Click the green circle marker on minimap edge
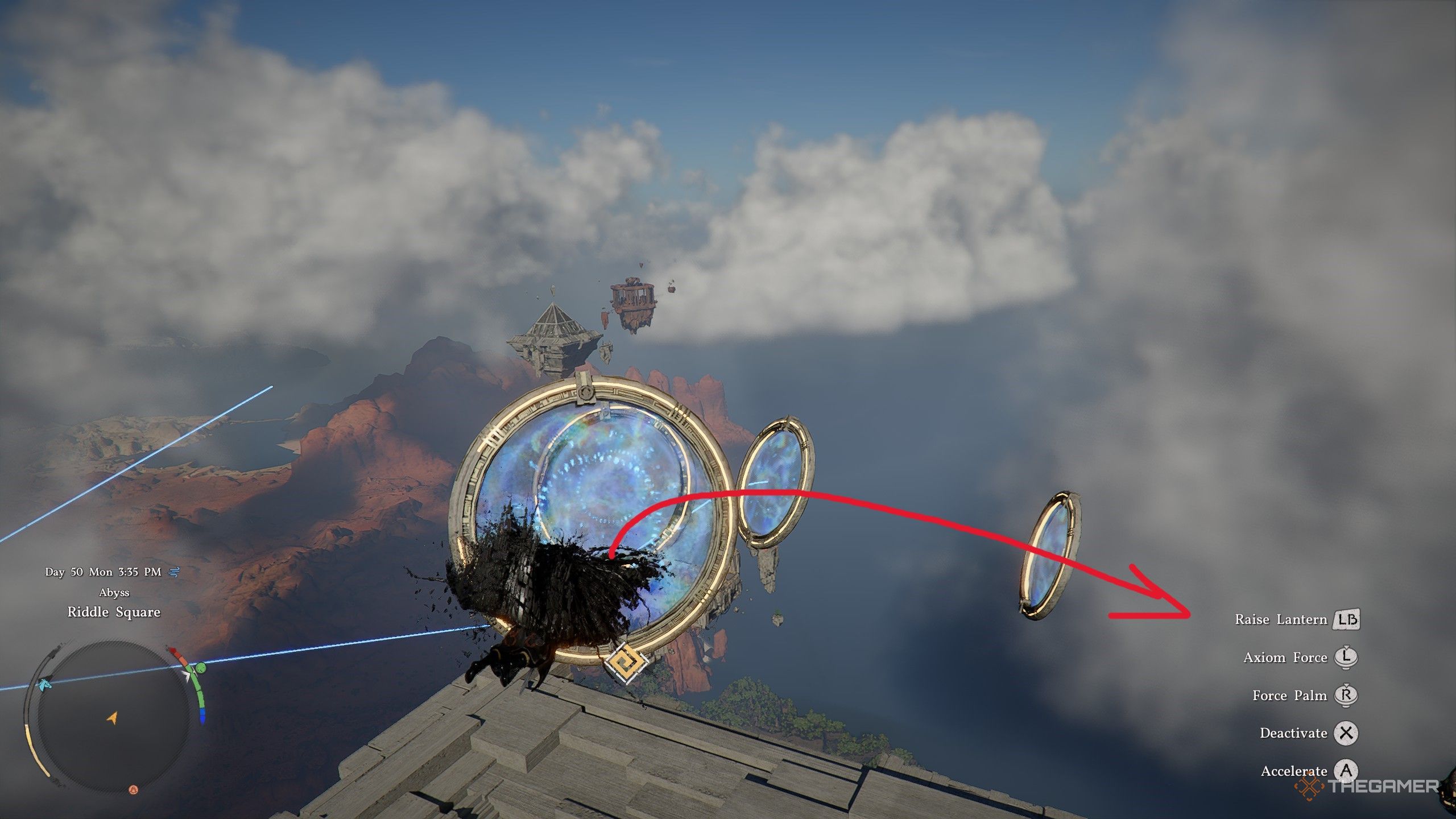The width and height of the screenshot is (1456, 819). pyautogui.click(x=201, y=667)
